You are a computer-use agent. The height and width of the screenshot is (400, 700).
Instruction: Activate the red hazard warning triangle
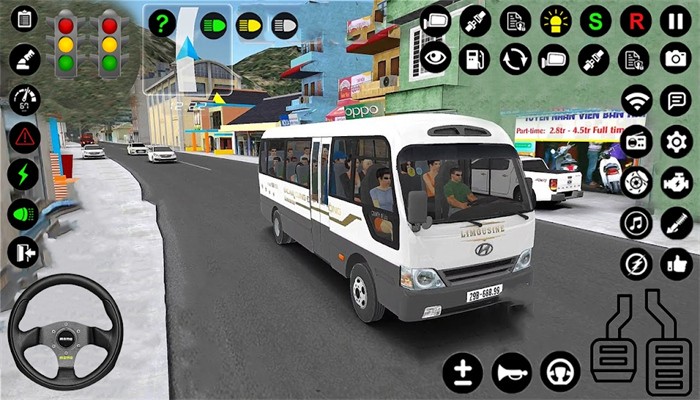pos(24,137)
